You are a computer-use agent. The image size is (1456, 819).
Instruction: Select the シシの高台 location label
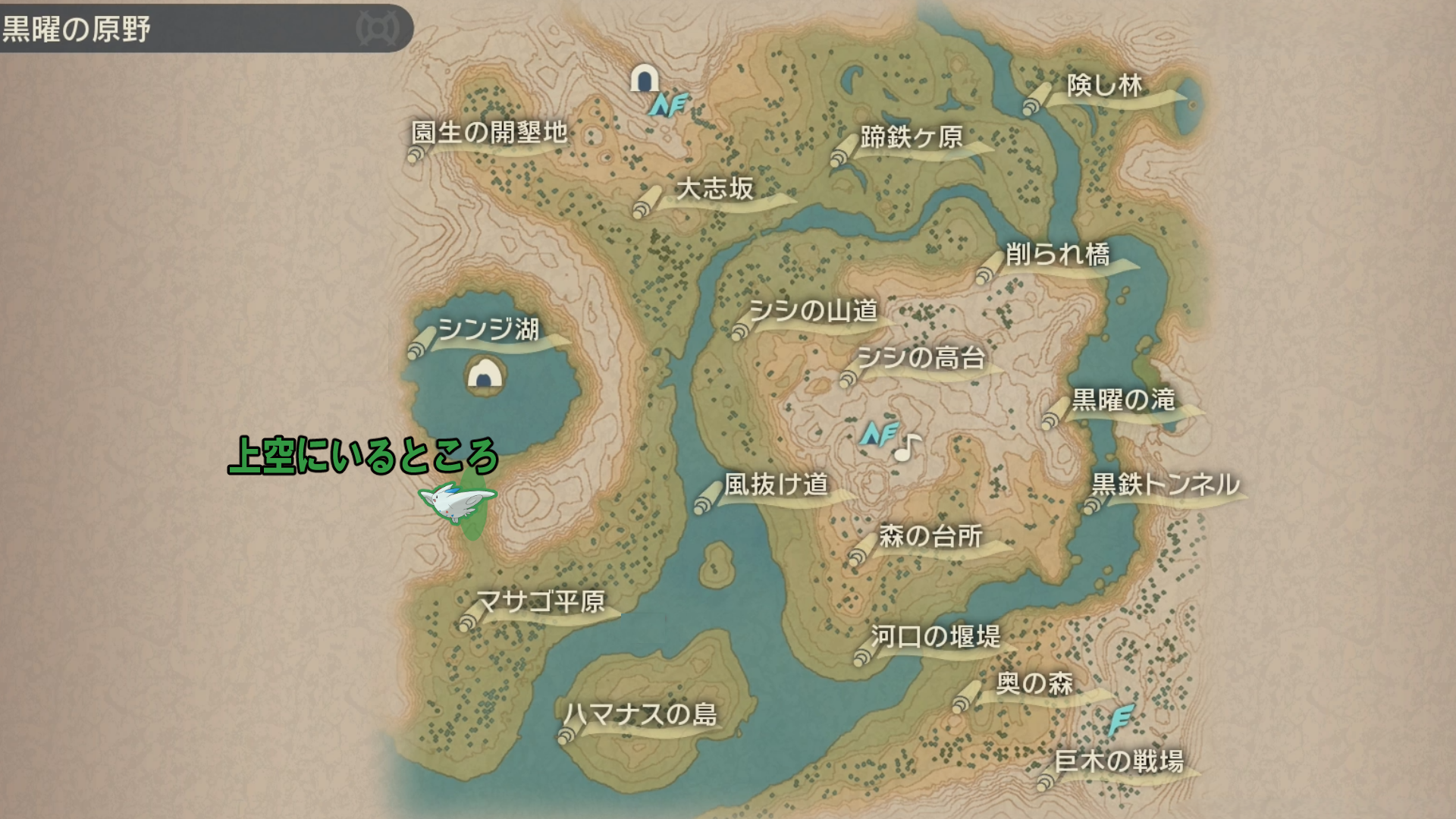[x=921, y=357]
